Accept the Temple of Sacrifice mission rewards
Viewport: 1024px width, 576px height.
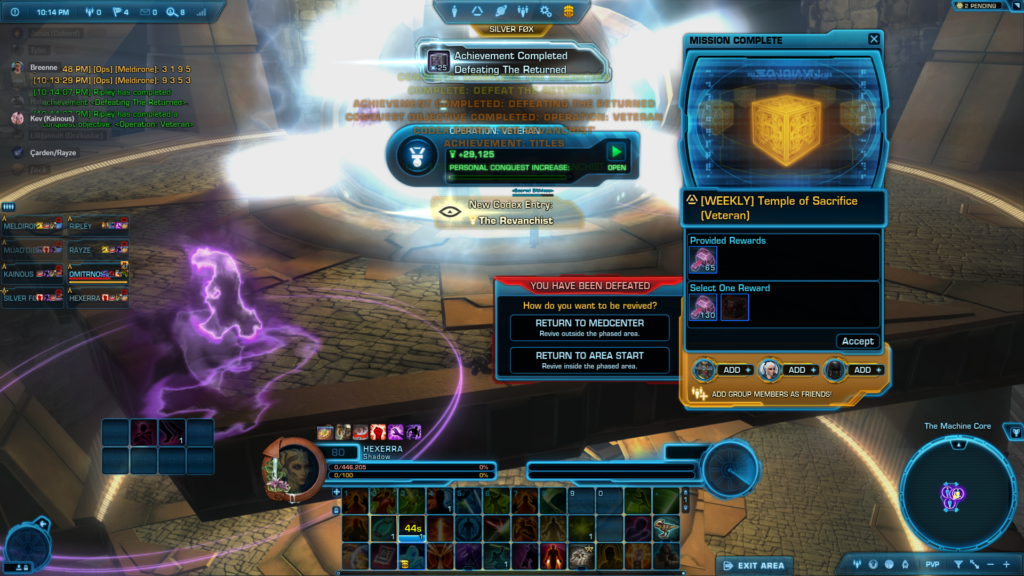[x=857, y=341]
